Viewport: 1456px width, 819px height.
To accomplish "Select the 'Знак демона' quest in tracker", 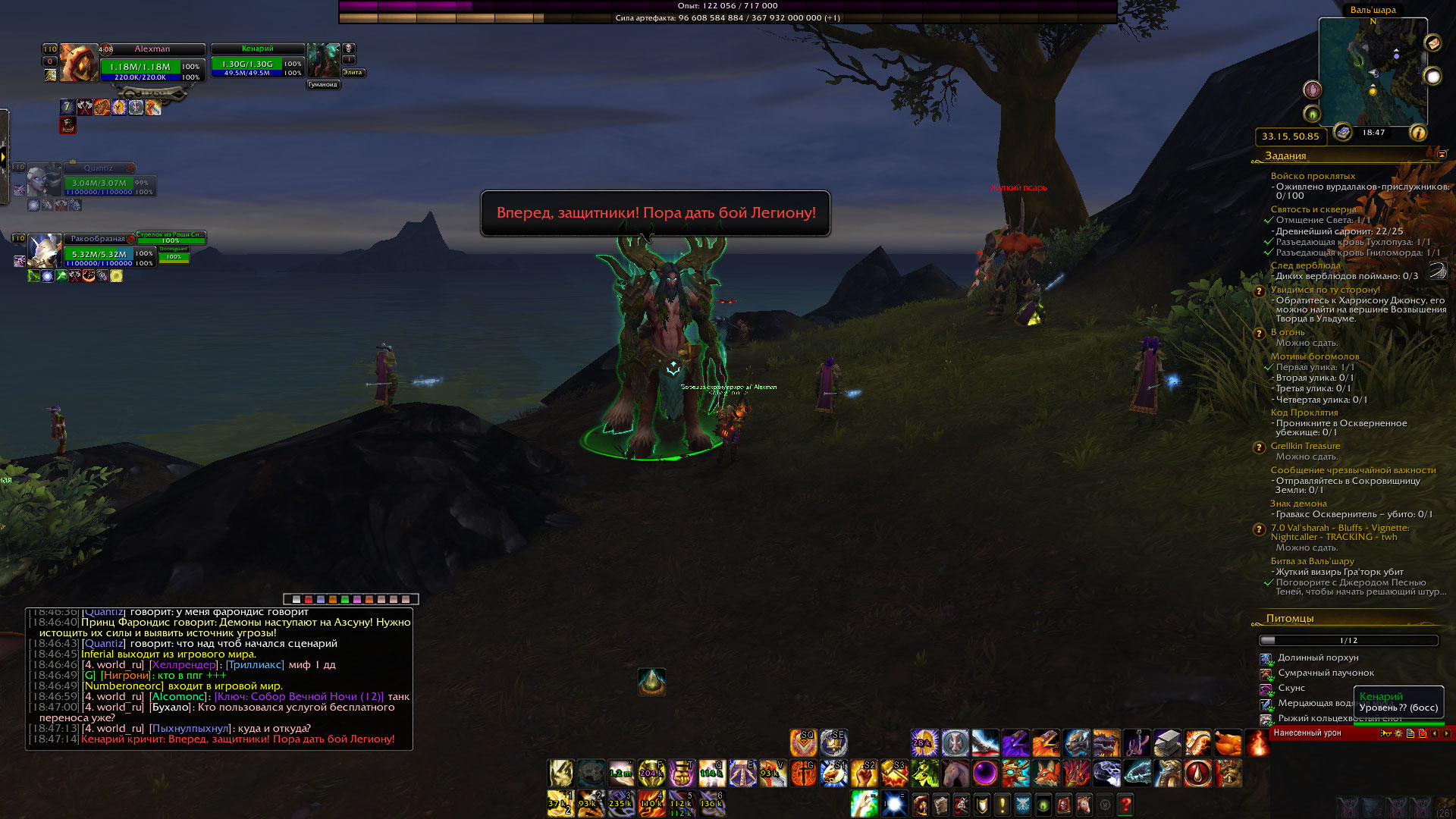I will tap(1298, 504).
